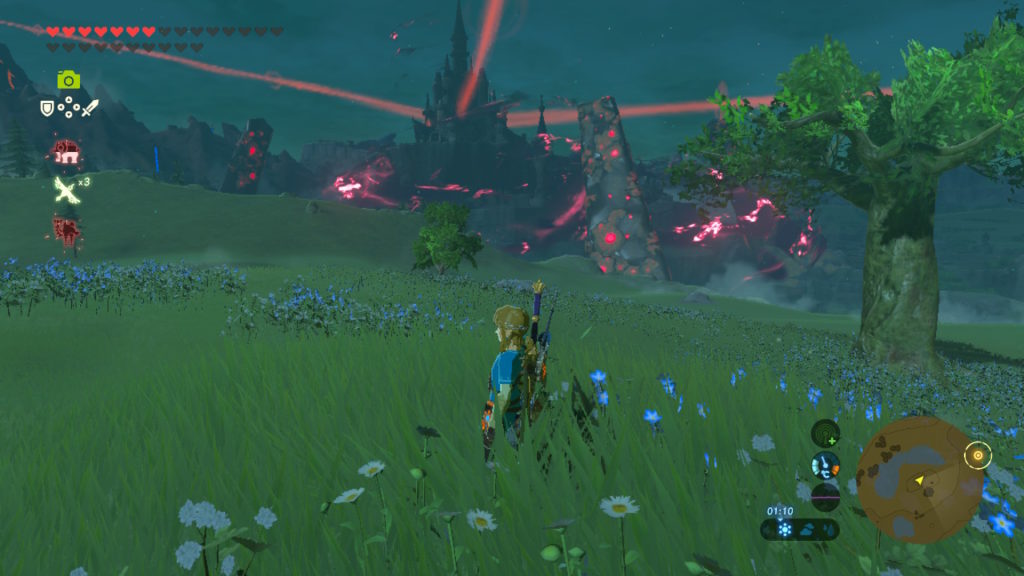Select the green camera rune icon
The width and height of the screenshot is (1024, 576).
68,80
